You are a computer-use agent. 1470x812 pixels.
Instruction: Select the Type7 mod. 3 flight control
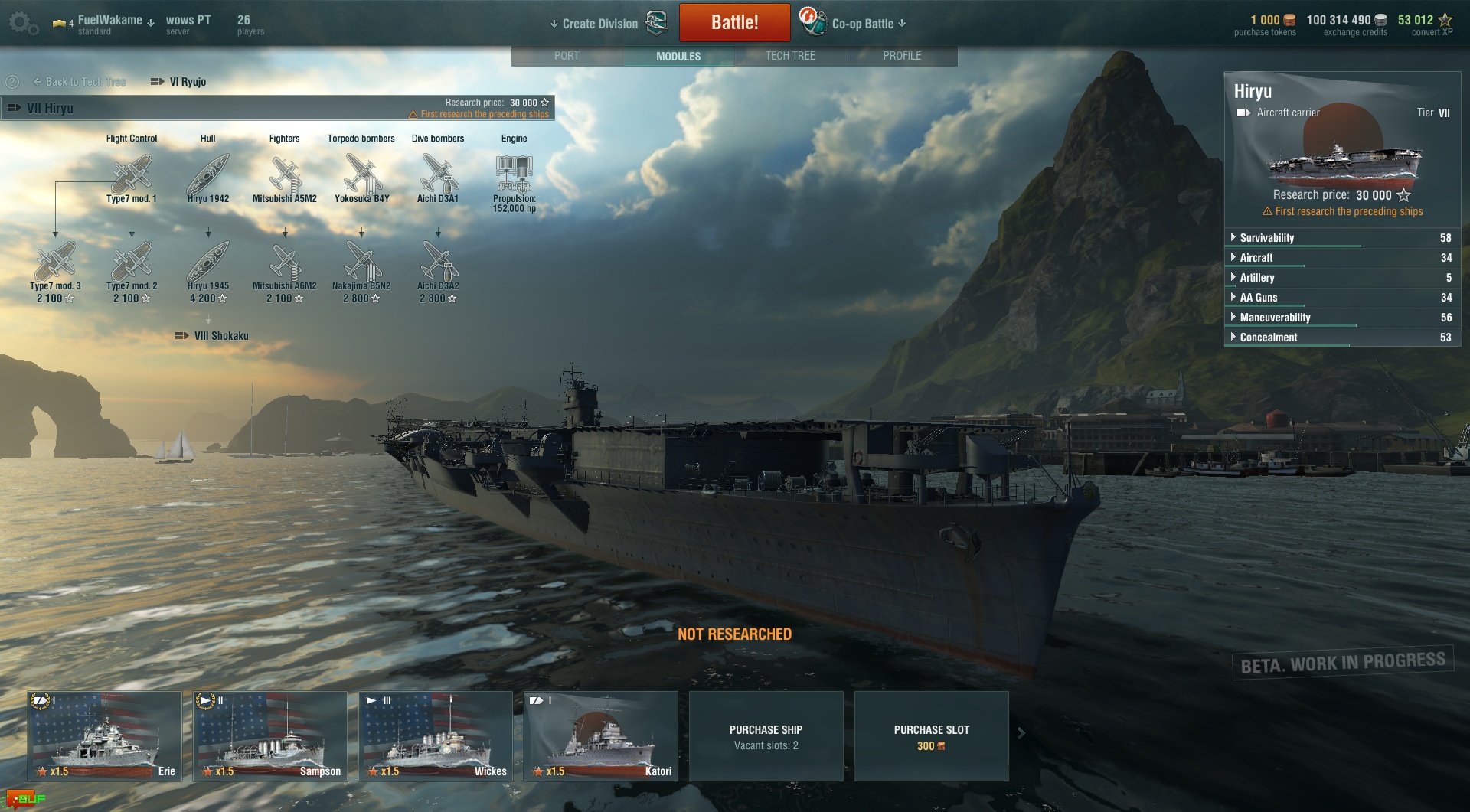point(55,263)
